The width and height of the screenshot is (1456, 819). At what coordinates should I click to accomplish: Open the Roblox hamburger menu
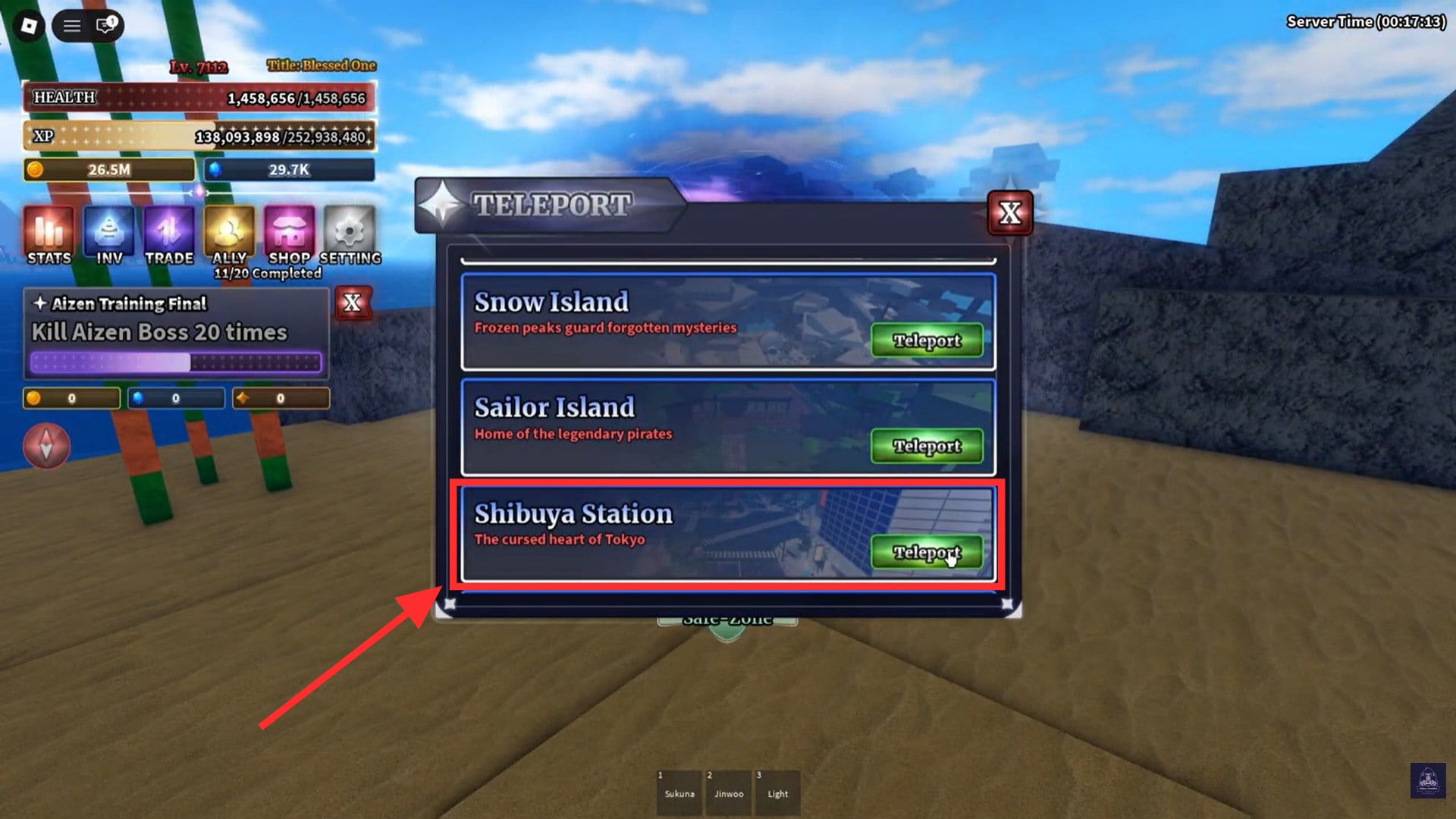click(x=71, y=25)
